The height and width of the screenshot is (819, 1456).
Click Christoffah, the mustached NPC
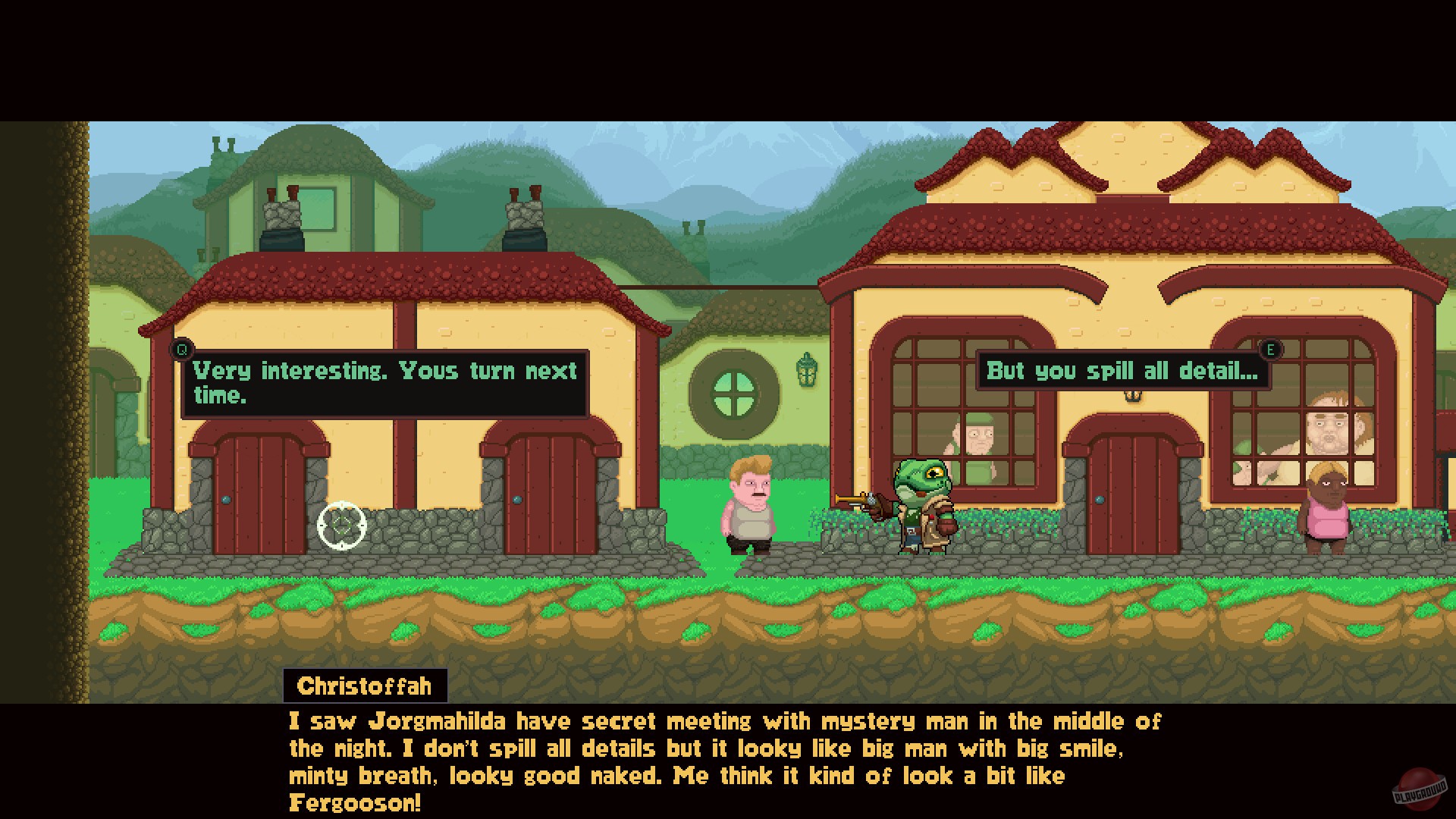click(x=747, y=508)
